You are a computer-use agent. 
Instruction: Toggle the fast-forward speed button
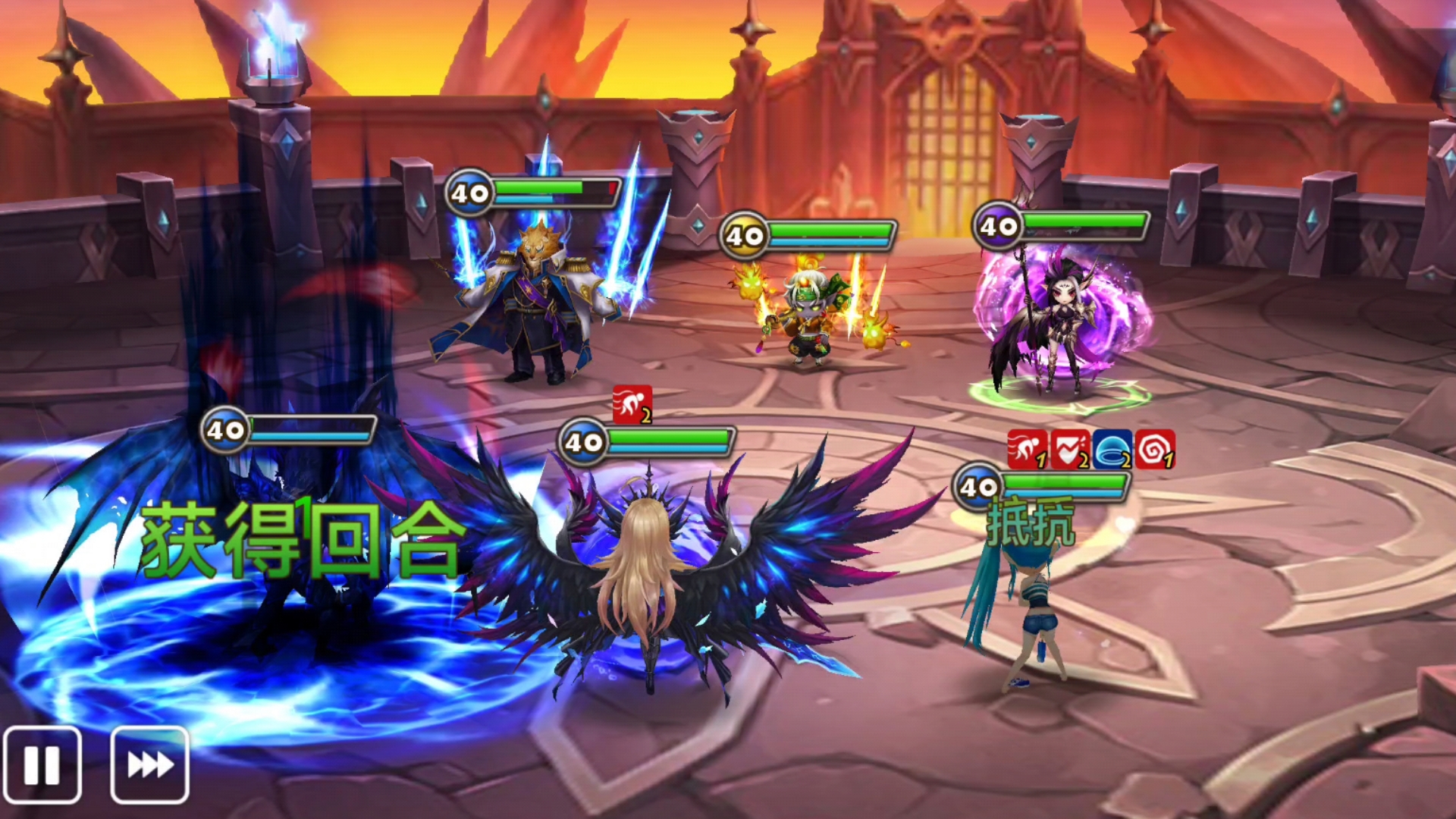[149, 764]
